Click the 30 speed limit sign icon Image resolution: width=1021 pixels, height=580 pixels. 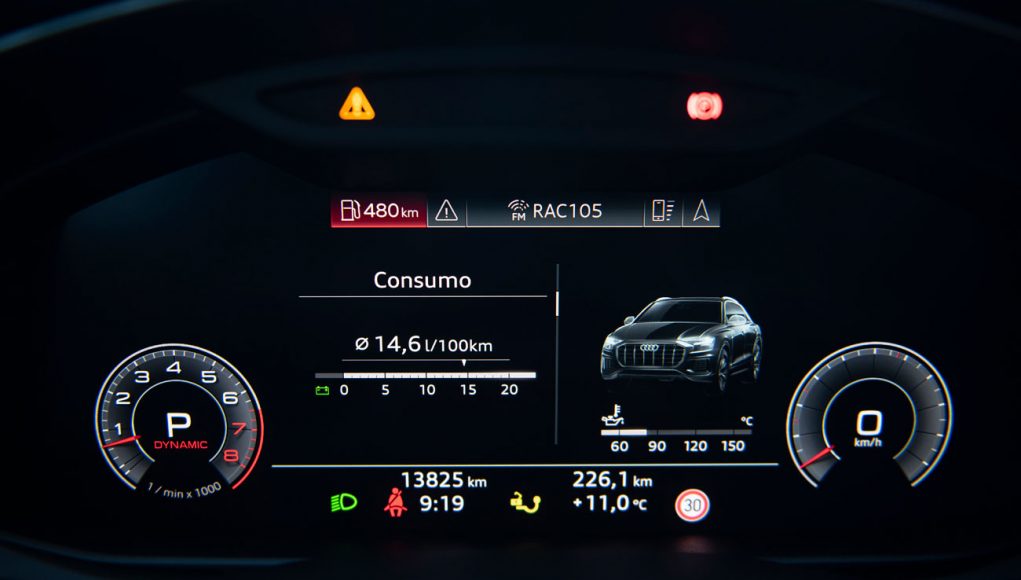coord(692,505)
